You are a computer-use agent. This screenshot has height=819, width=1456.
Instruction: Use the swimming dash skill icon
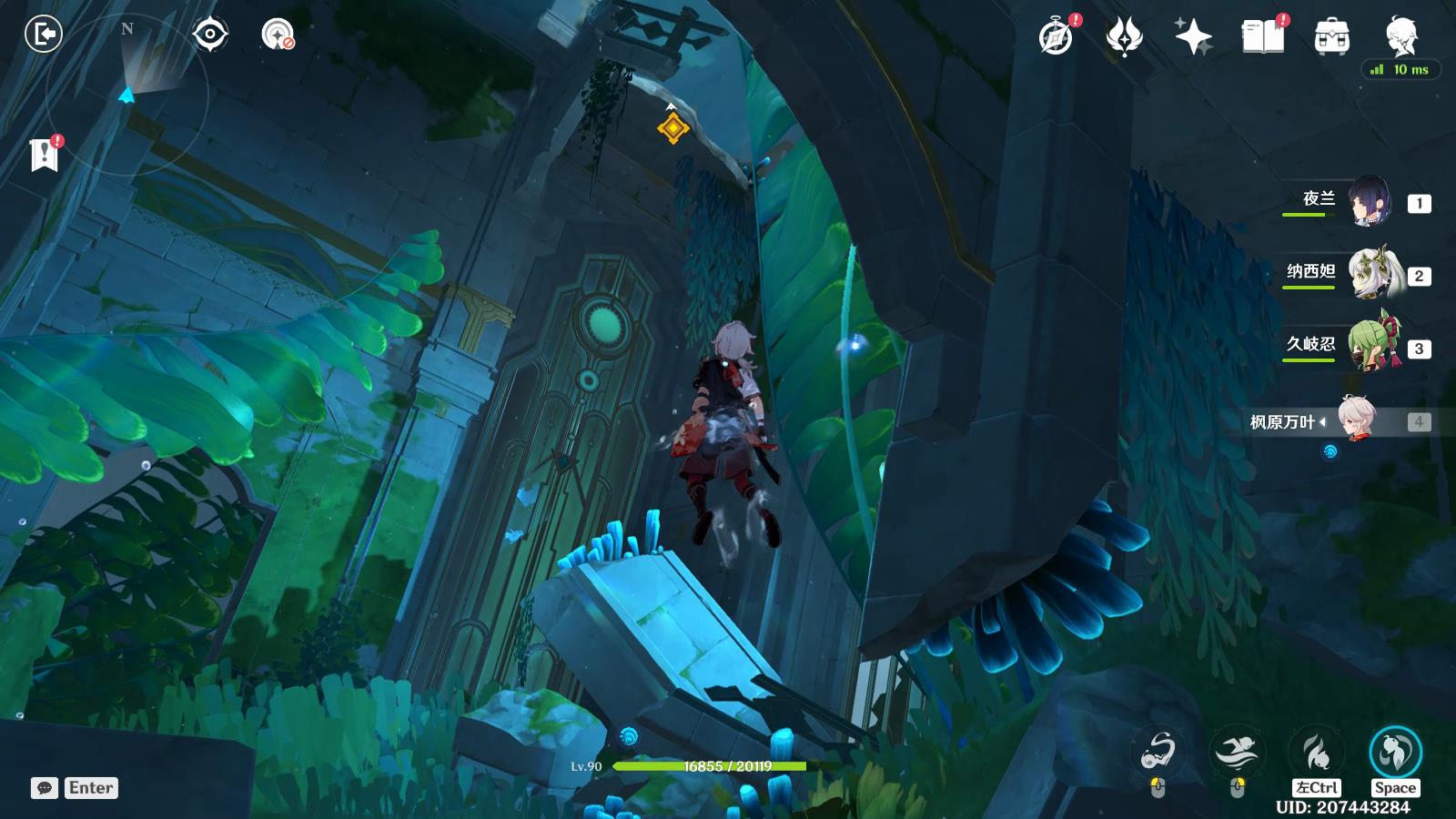(1237, 752)
